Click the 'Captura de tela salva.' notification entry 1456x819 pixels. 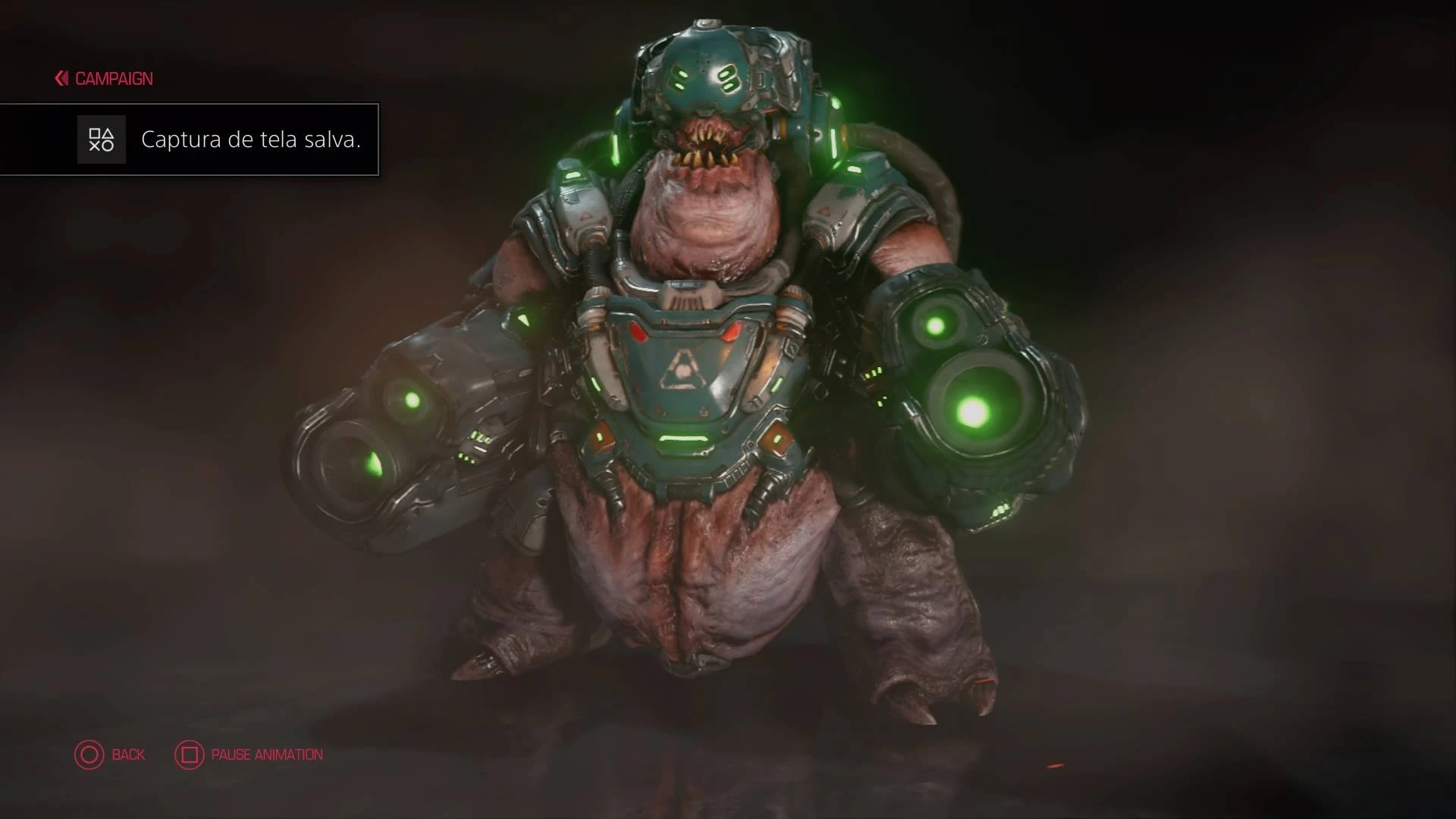(x=252, y=140)
